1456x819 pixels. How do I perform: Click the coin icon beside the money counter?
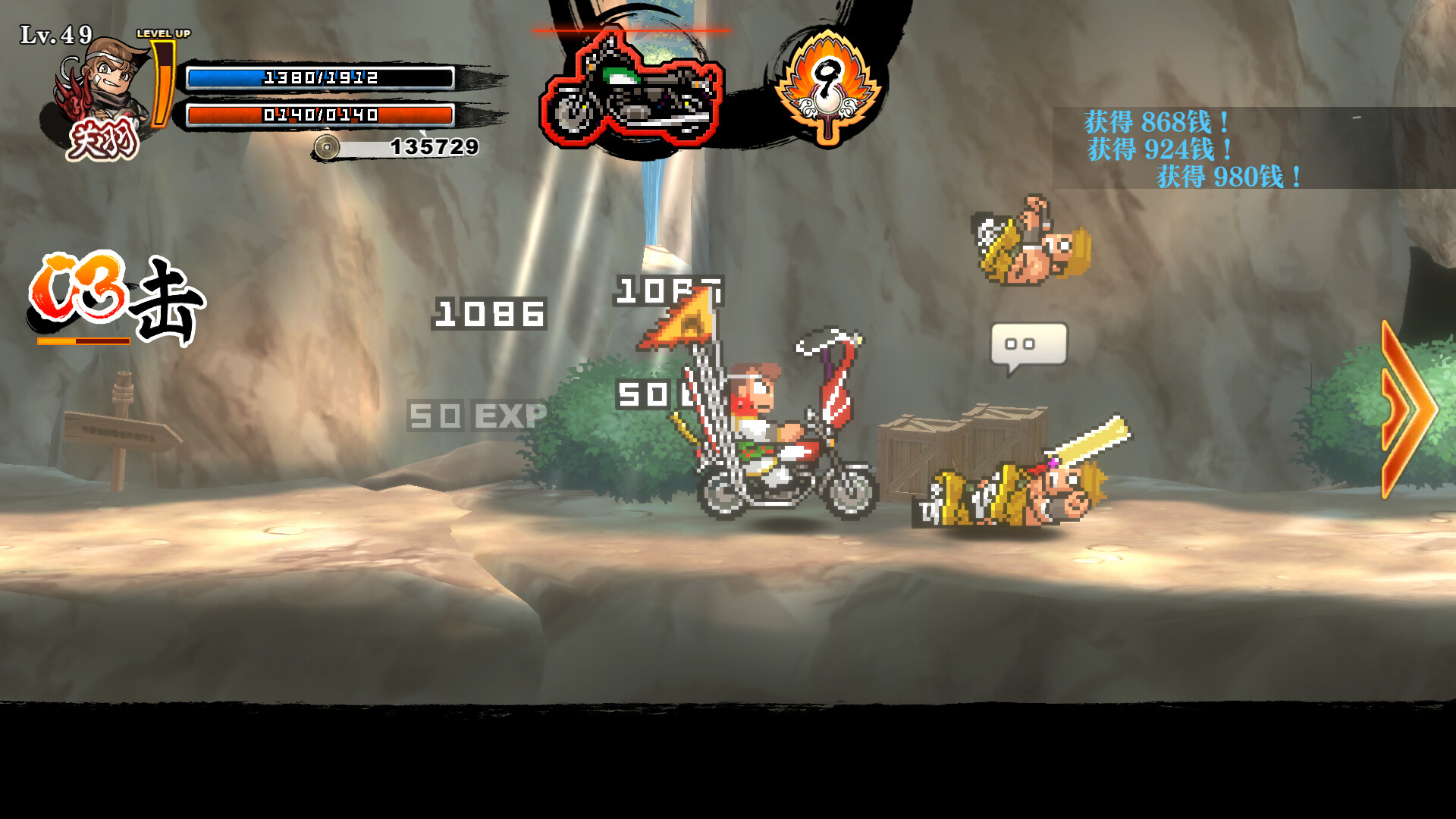coord(328,146)
